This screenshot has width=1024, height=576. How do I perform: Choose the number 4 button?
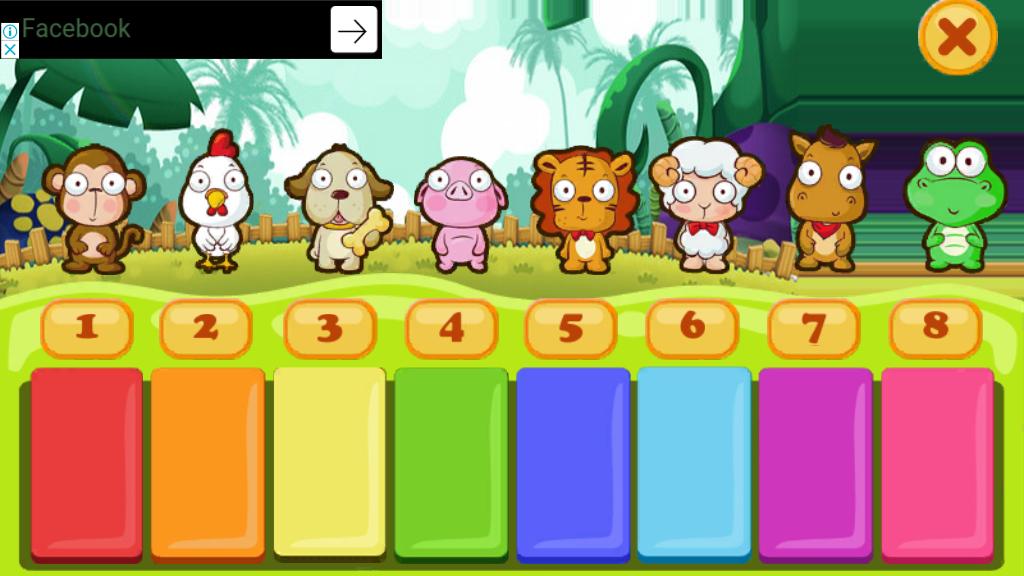click(452, 328)
